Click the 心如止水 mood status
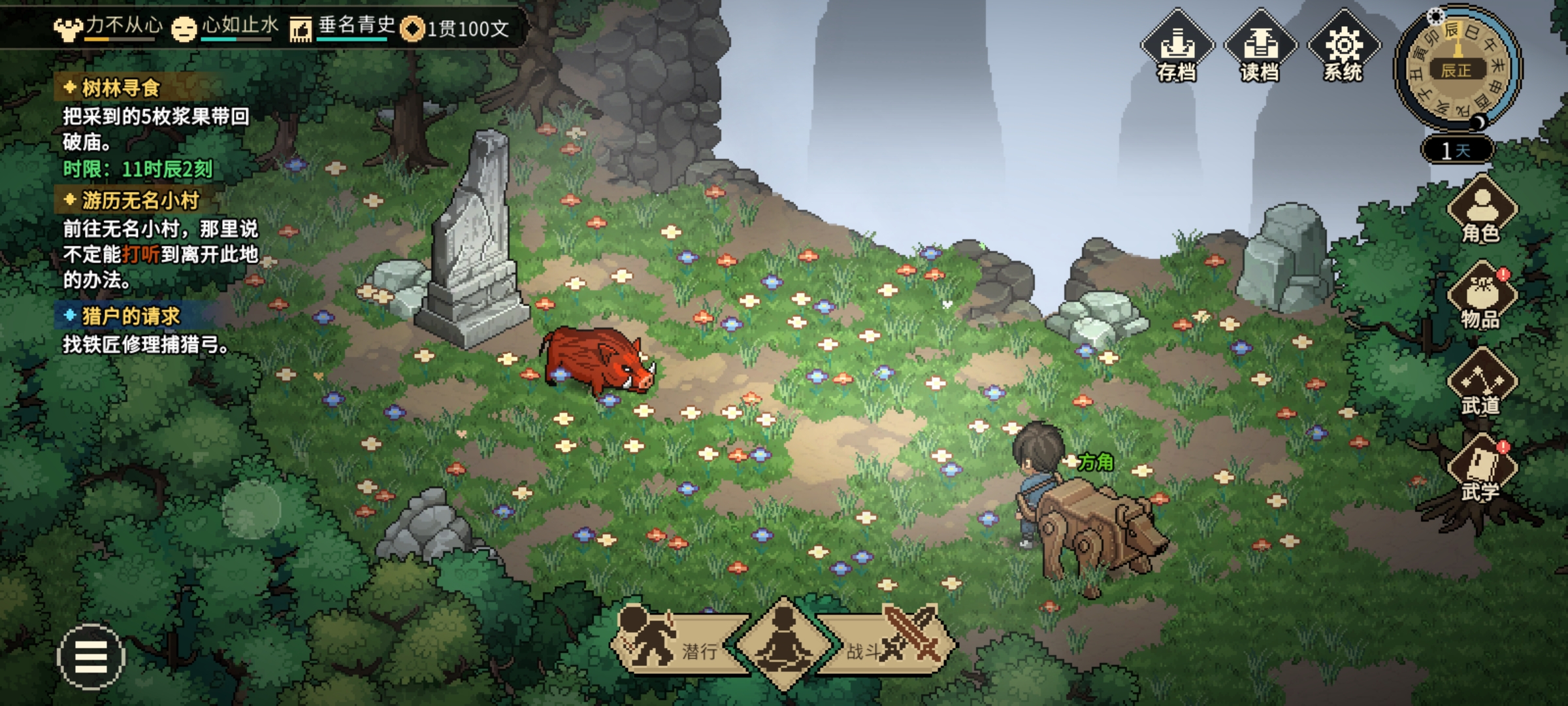The width and height of the screenshot is (1568, 706). 225,27
